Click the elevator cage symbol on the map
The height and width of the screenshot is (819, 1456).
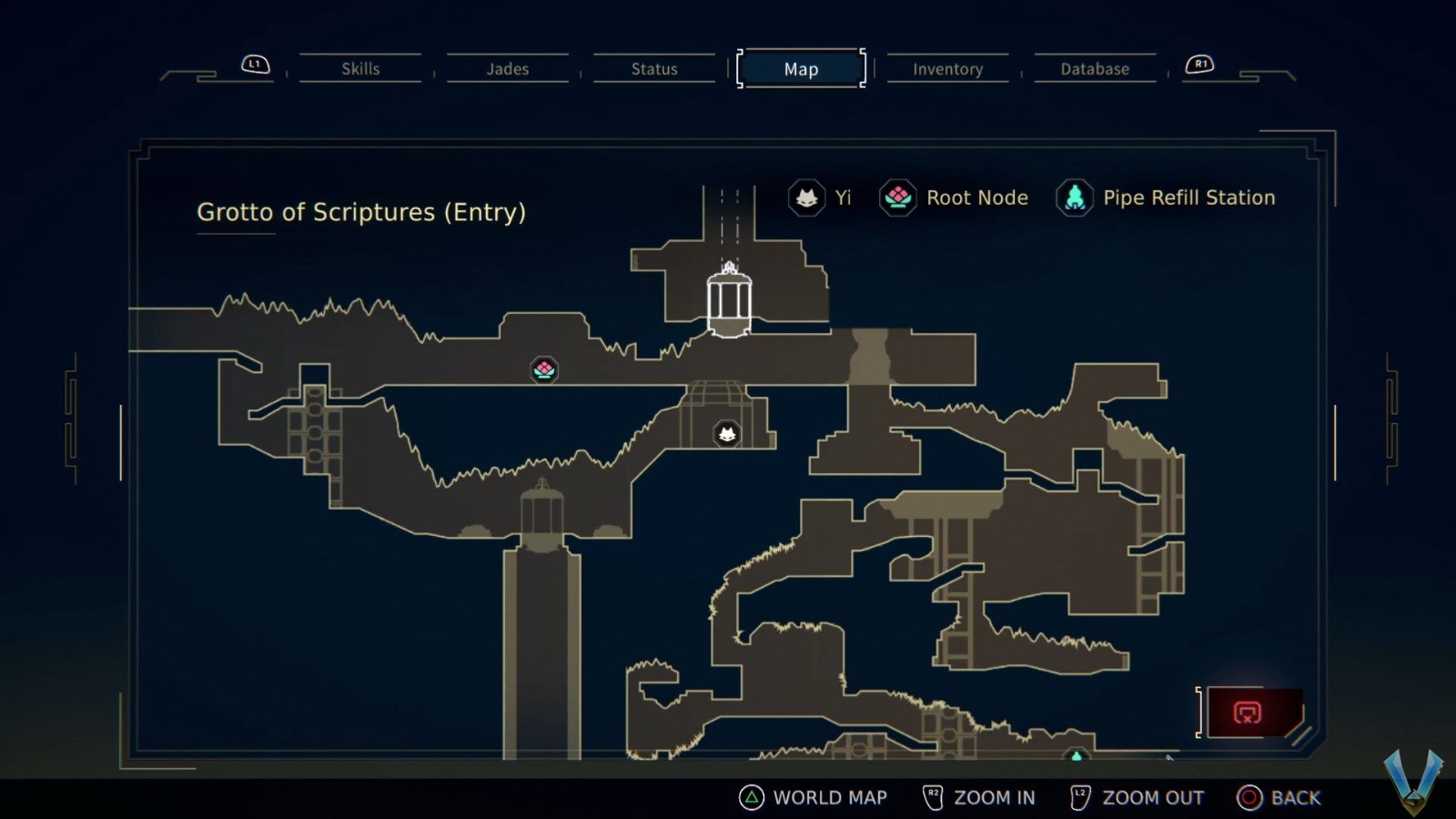[x=728, y=300]
